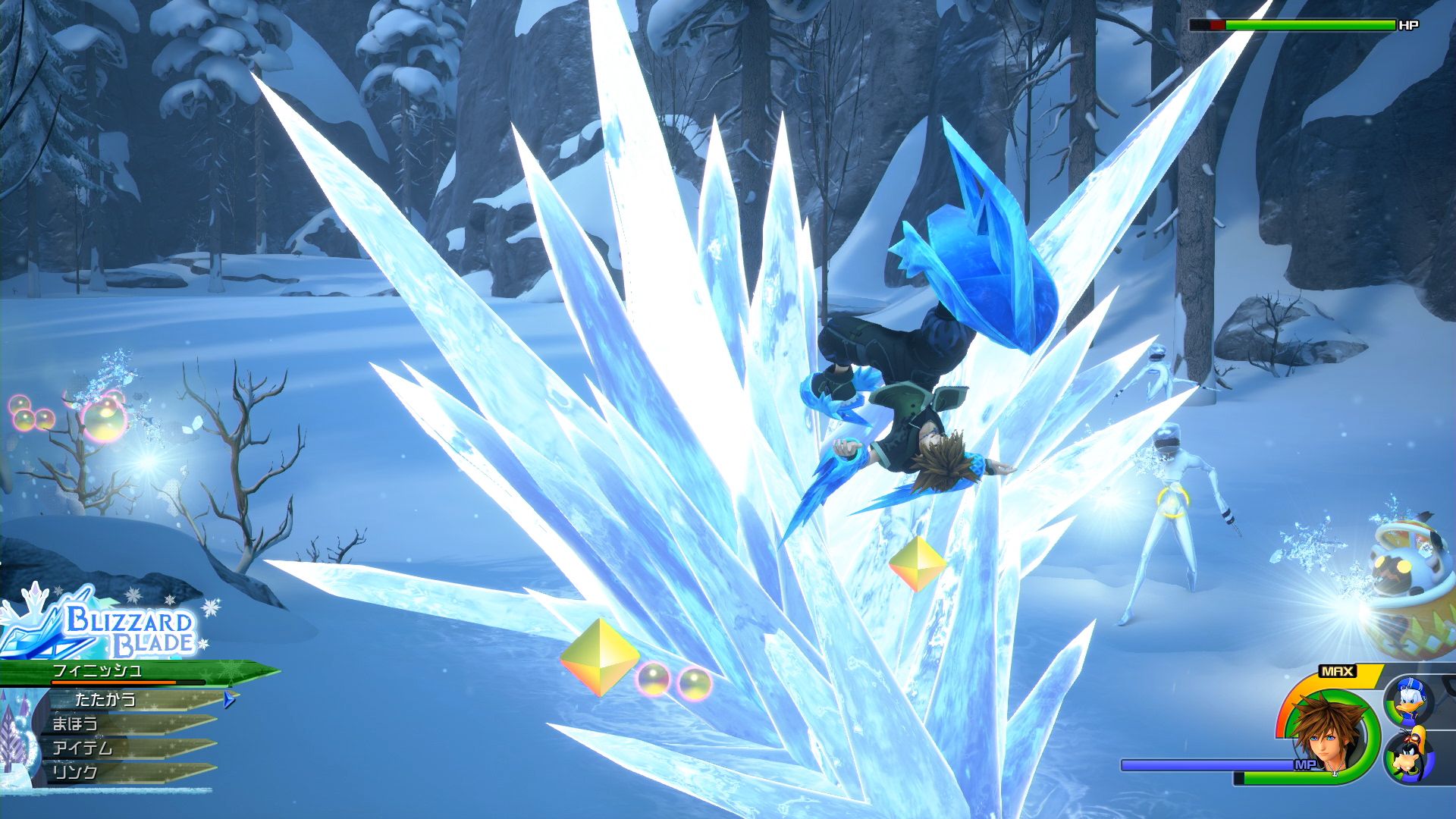Click Sora's character portrait

1326,732
